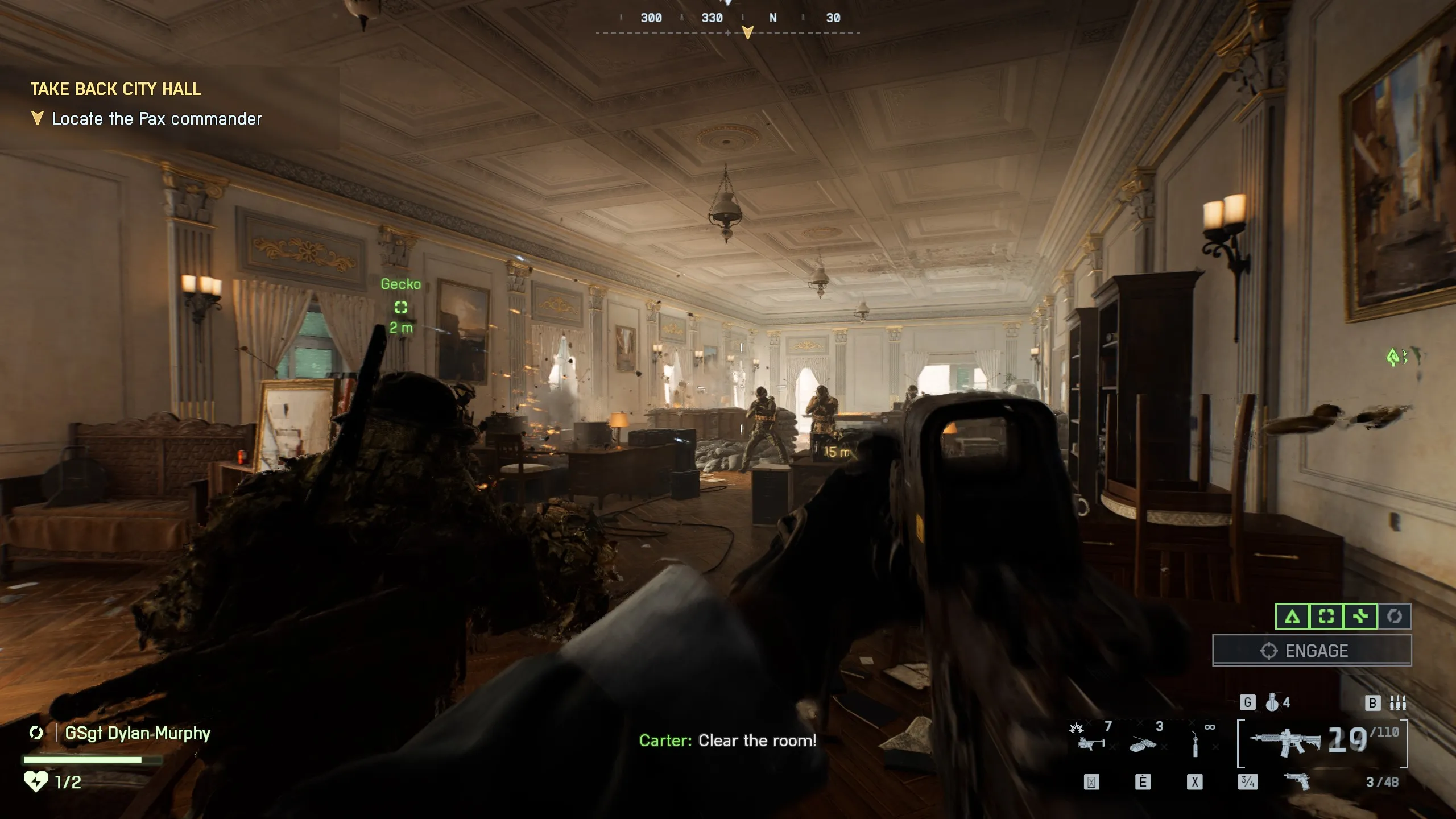Click the squad emblem beside GSgt Dylan Murphy
1456x819 pixels.
tap(36, 734)
